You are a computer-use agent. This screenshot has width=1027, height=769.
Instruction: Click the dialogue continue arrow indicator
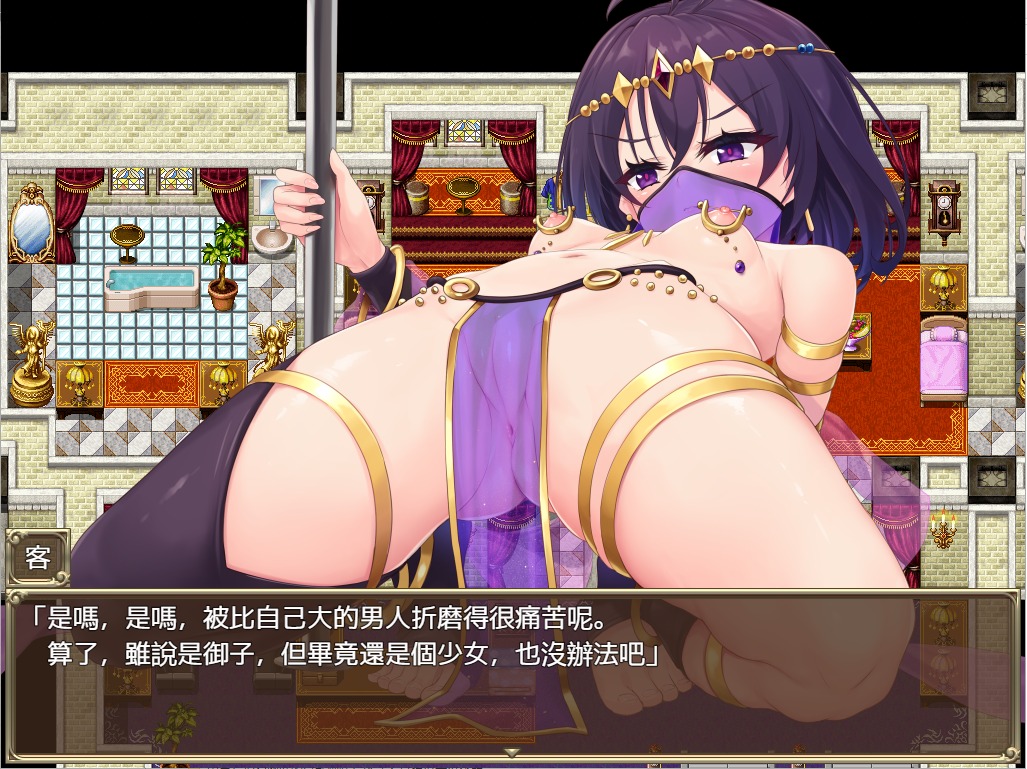[512, 751]
